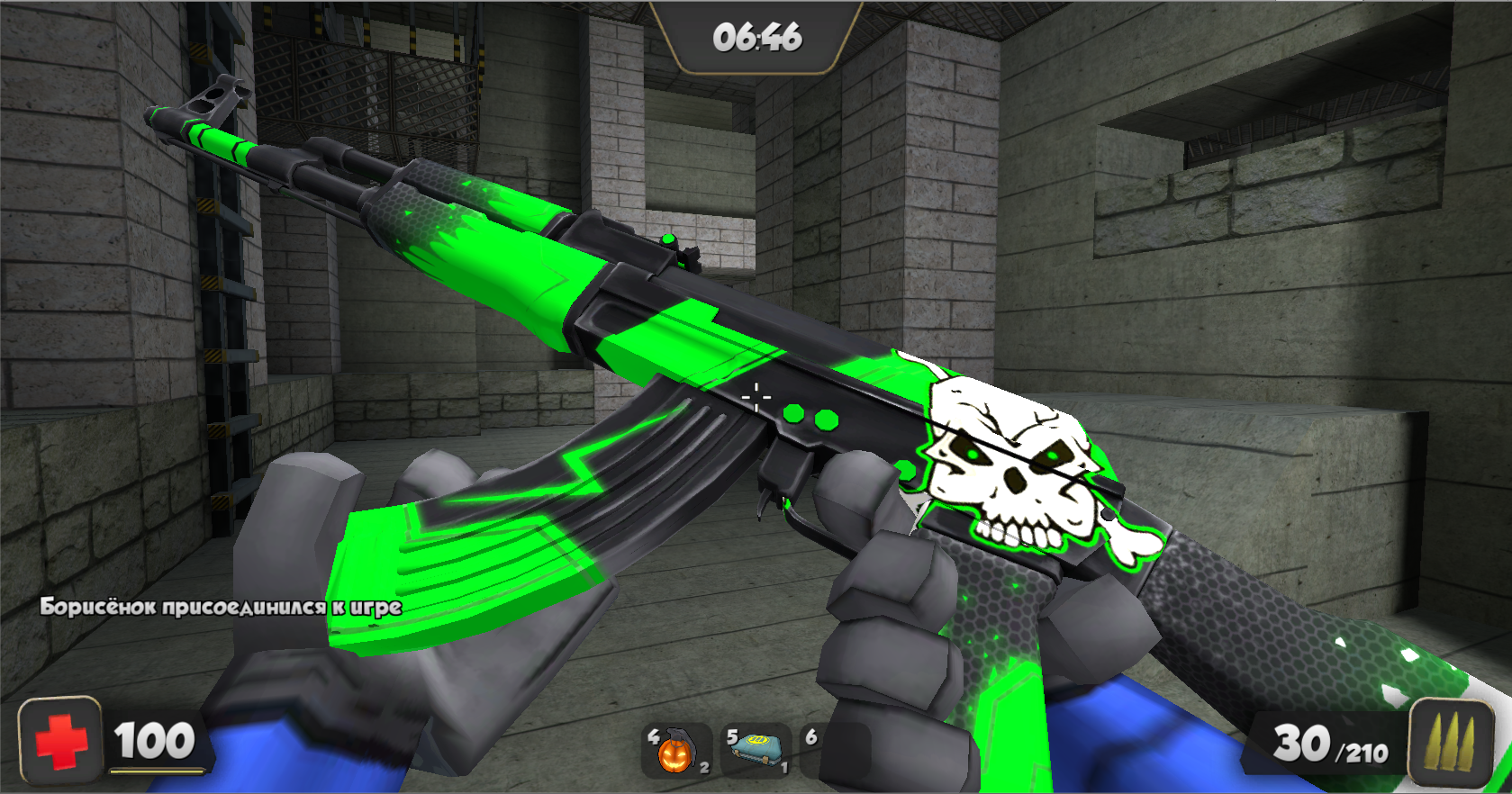Choose the blue ammo crate slot
Viewport: 1512px width, 794px height.
pyautogui.click(x=756, y=751)
